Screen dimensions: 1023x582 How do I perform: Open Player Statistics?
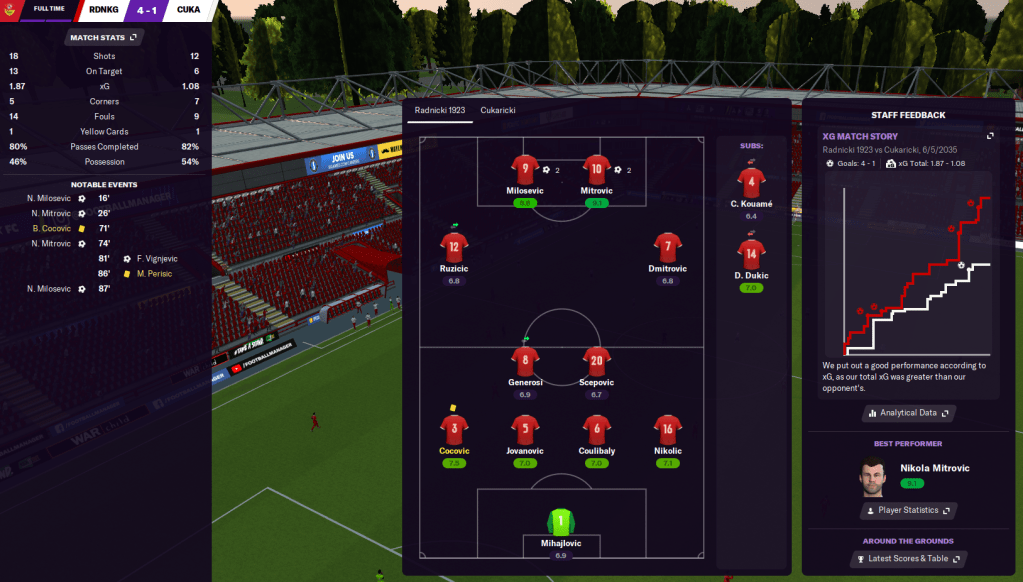[x=908, y=510]
